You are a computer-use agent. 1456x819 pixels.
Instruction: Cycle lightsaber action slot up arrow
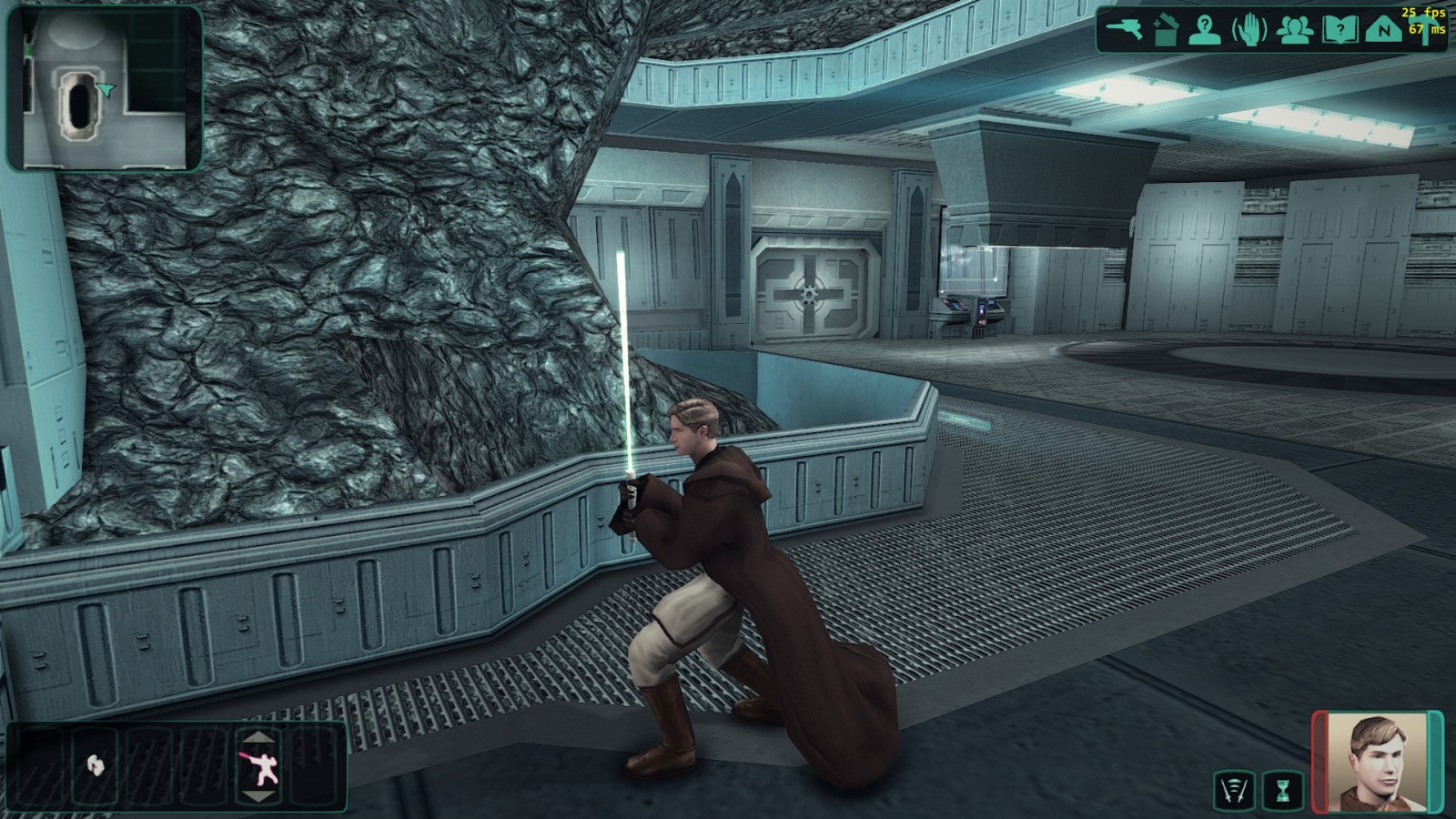(259, 737)
